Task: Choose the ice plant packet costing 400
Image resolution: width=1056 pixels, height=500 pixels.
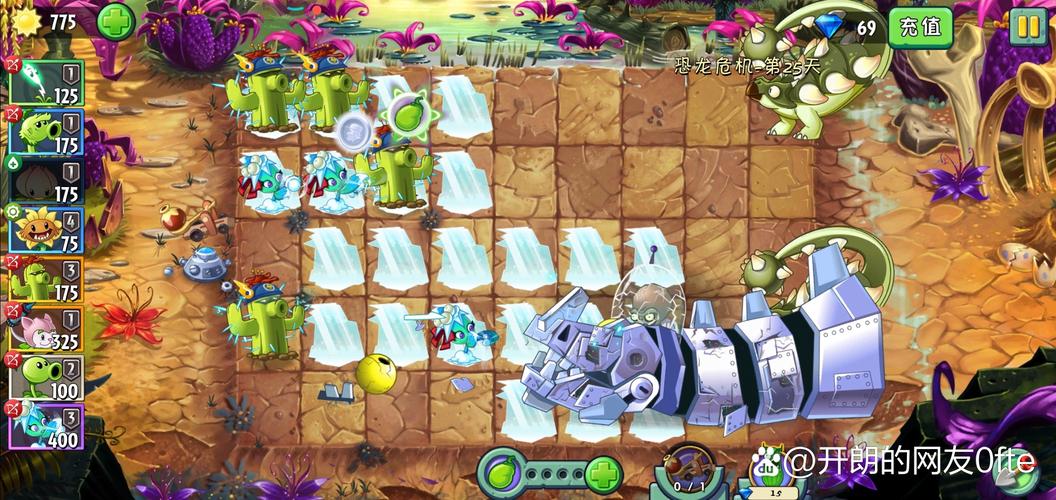Action: 46,426
